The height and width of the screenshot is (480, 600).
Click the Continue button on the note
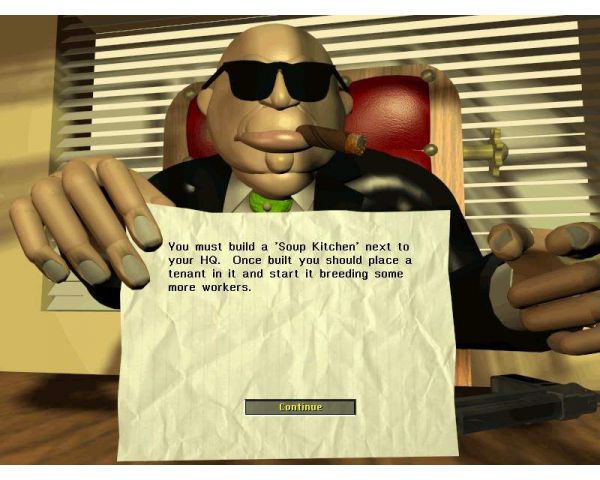tap(300, 407)
